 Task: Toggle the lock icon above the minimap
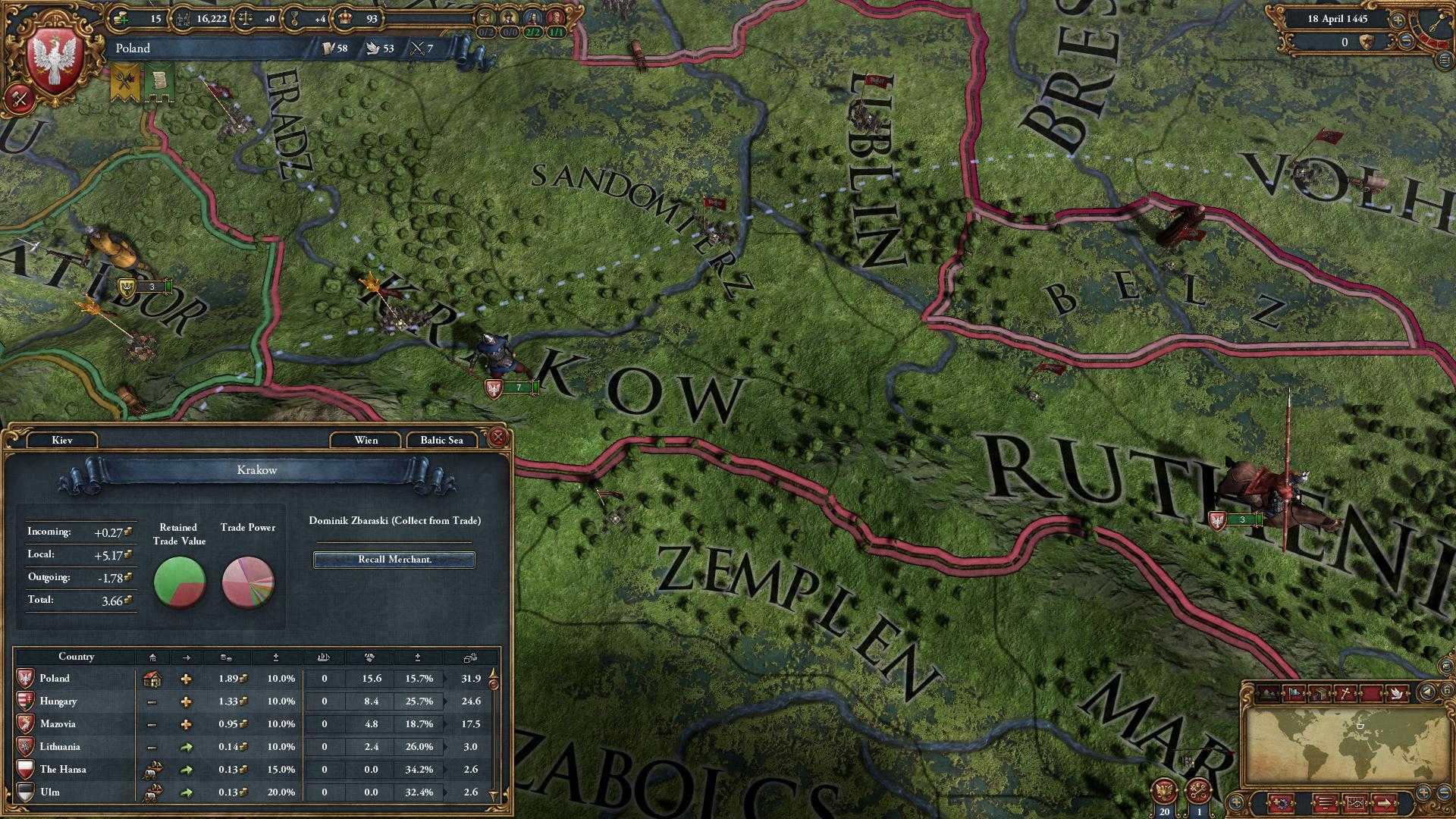(x=1448, y=690)
